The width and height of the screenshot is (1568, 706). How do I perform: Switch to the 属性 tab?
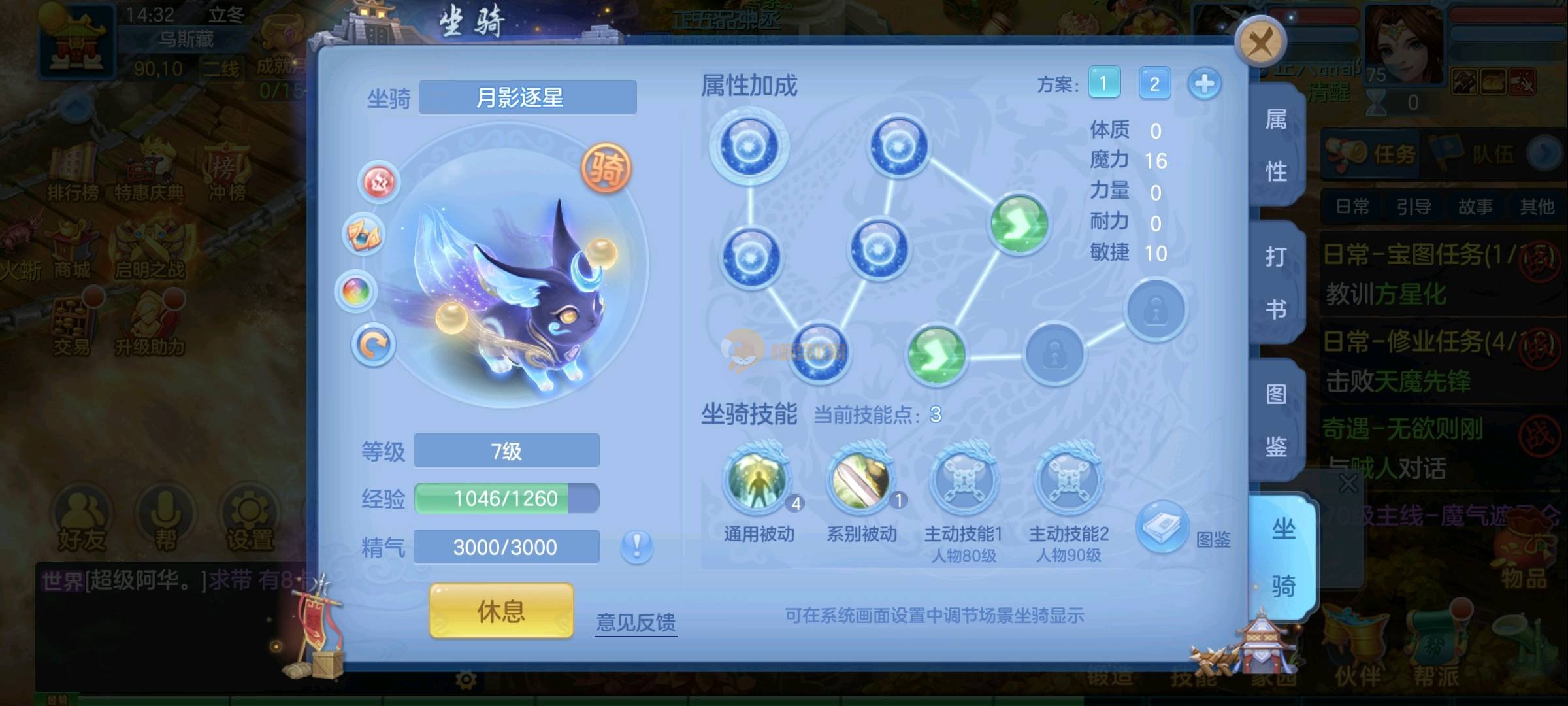coord(1276,145)
